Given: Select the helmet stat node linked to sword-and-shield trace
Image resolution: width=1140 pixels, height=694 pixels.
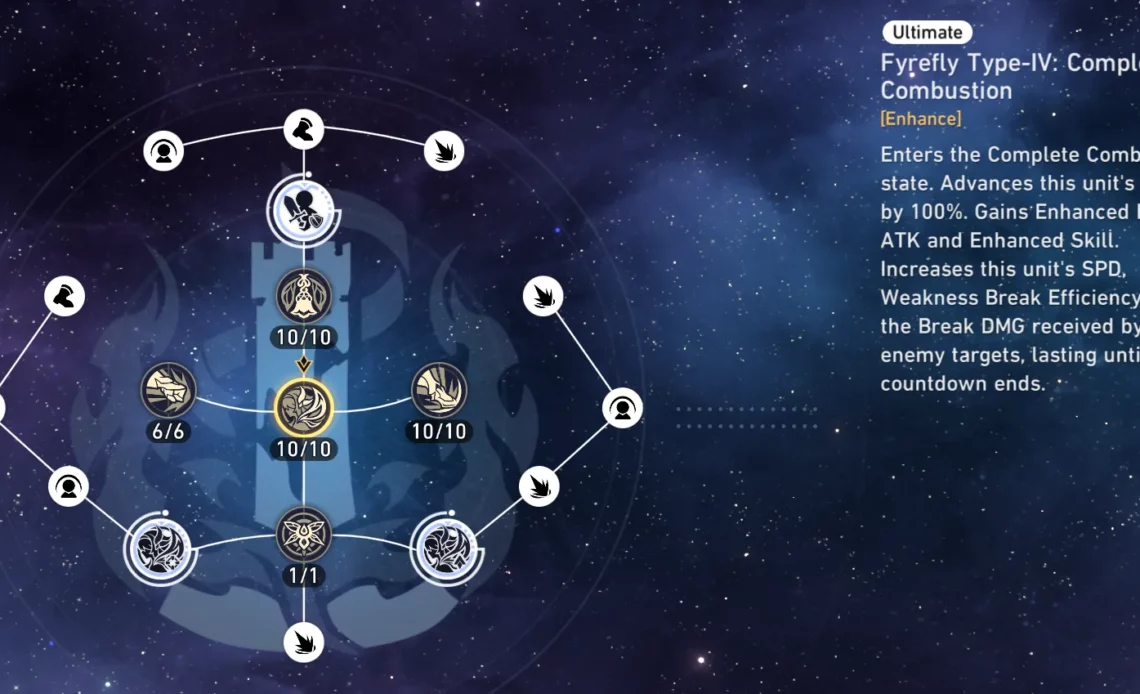Looking at the screenshot, I should pyautogui.click(x=303, y=130).
